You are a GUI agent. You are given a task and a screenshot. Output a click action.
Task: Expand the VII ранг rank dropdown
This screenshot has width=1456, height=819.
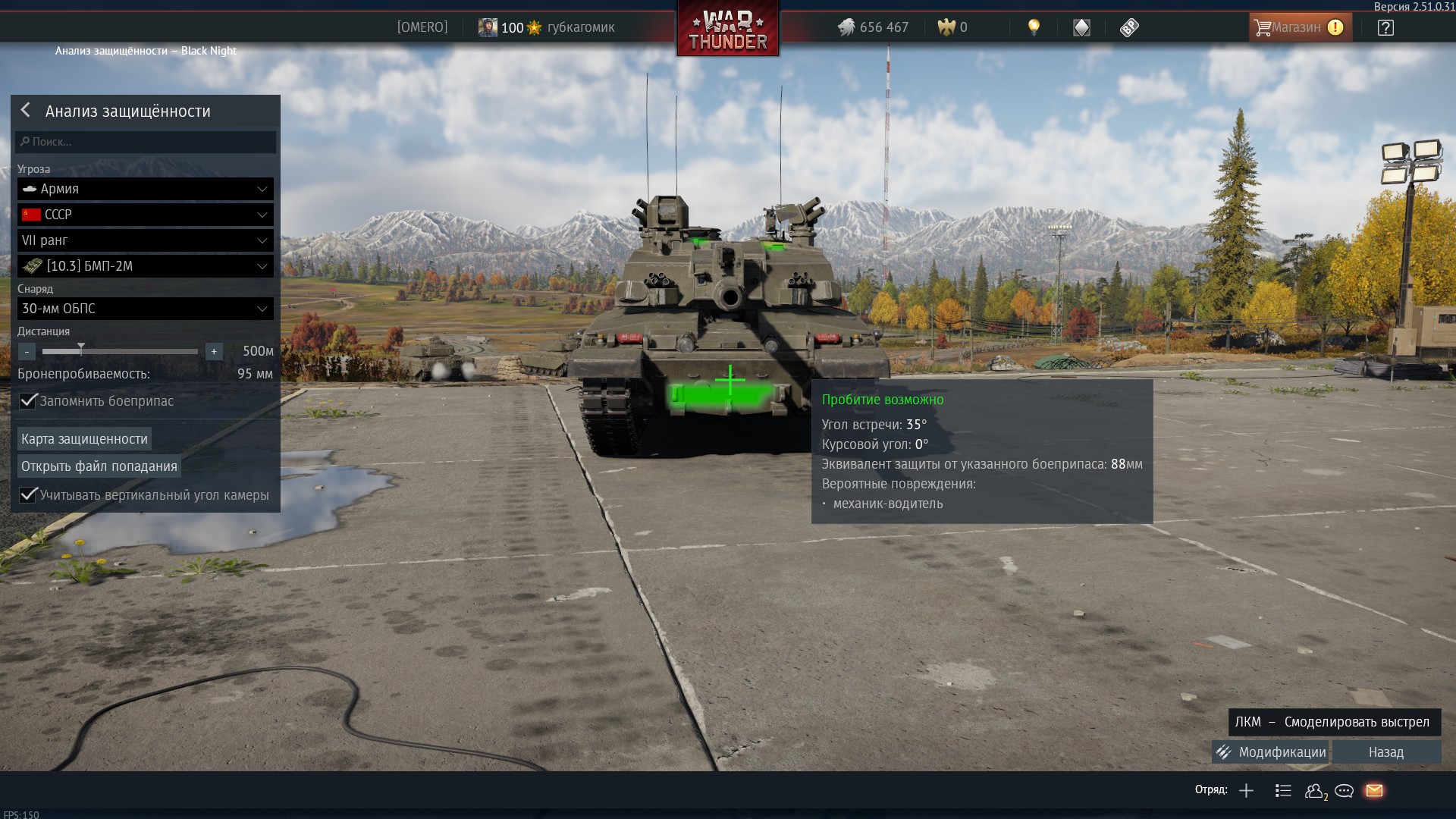(x=146, y=240)
